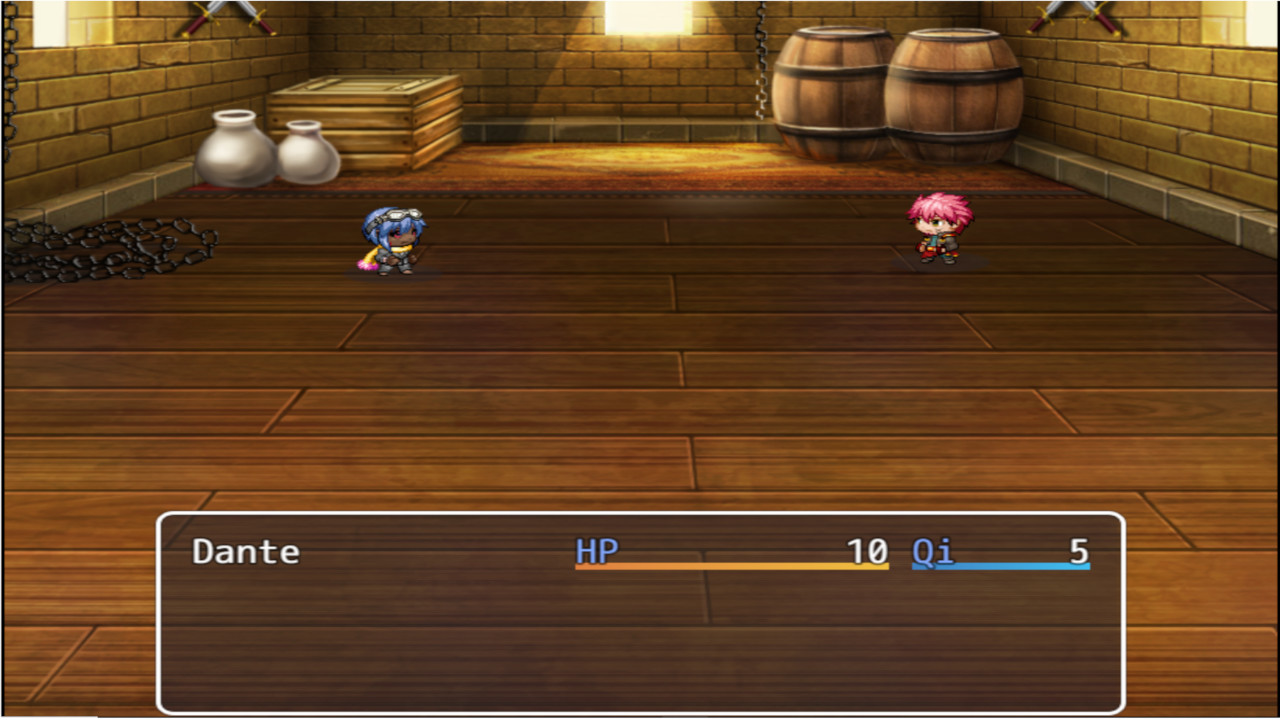Viewport: 1280px width, 720px height.
Task: Click the Dante name label
Action: click(x=245, y=551)
